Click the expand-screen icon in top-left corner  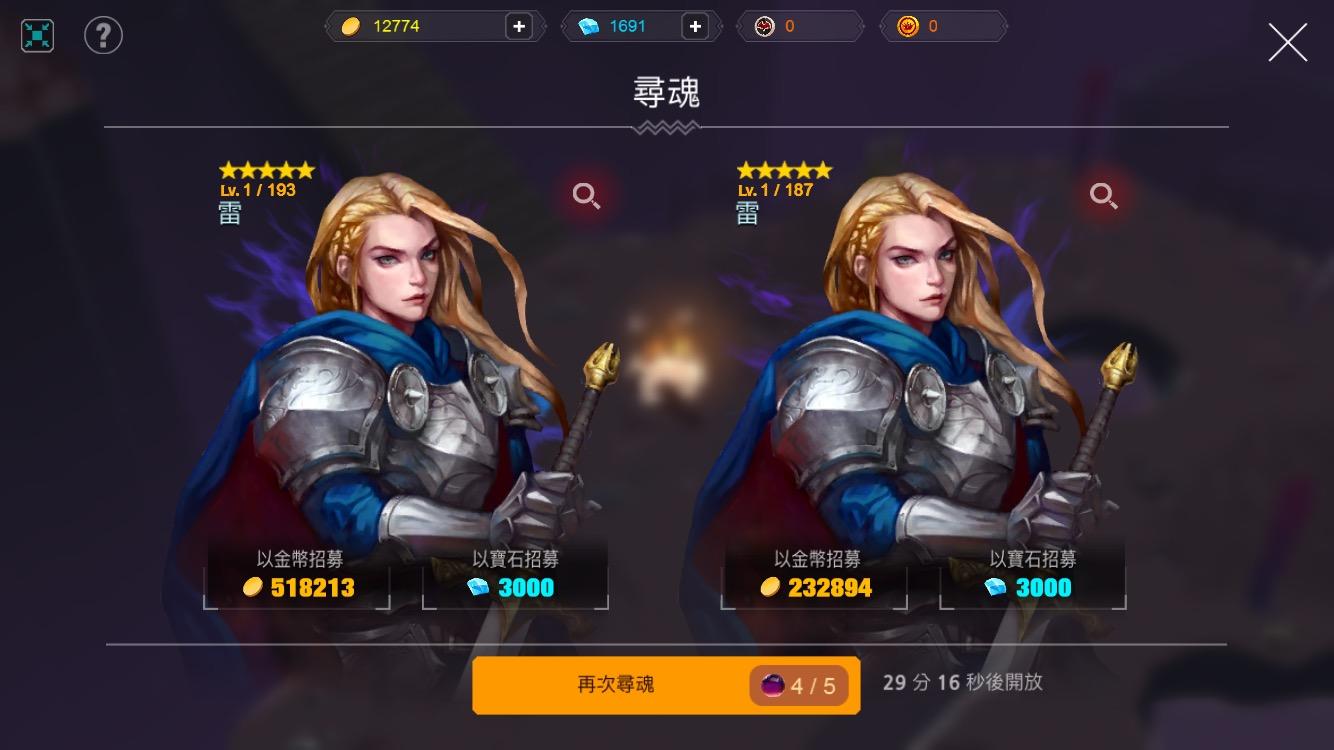tap(36, 34)
